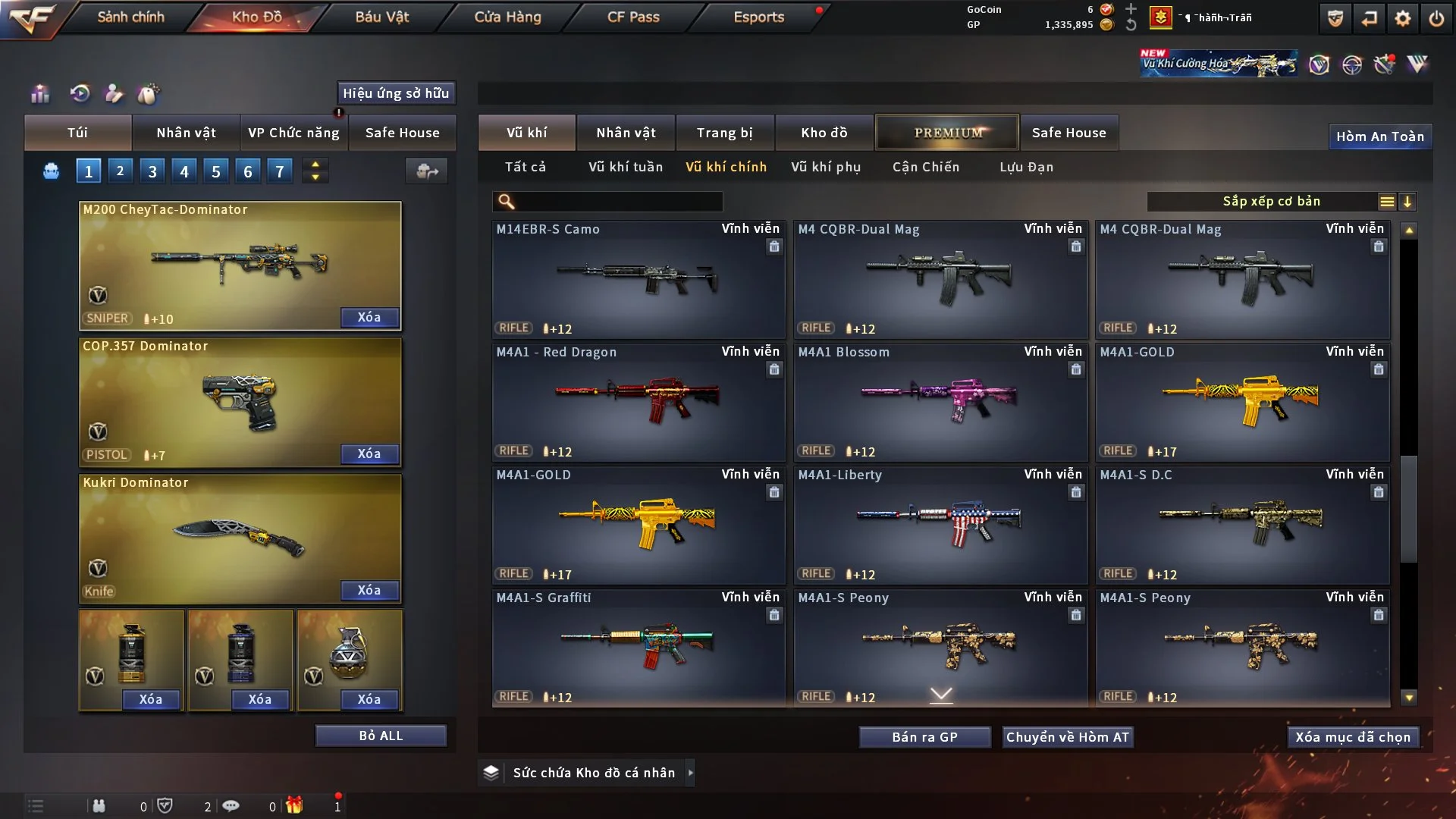Image resolution: width=1456 pixels, height=819 pixels.
Task: Delete selection with Xóa mục đã chọn
Action: tap(1353, 737)
